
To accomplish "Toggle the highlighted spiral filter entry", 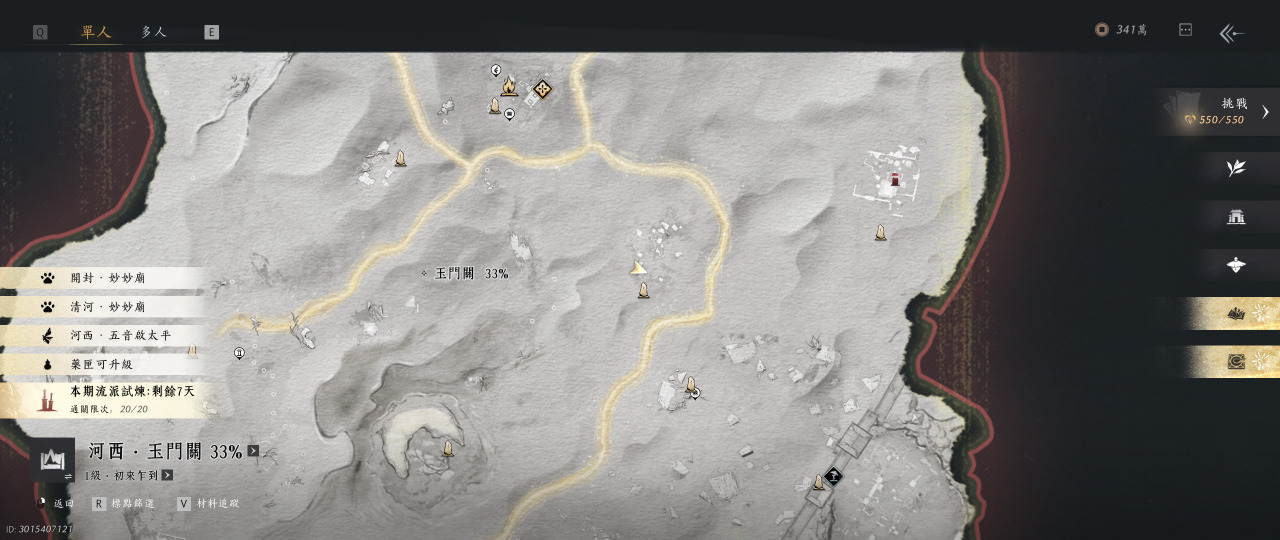I will tap(1236, 362).
